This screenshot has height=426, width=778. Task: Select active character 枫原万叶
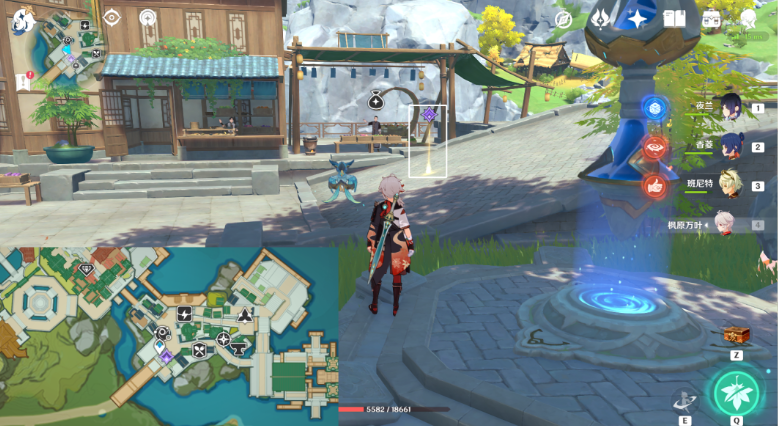(731, 225)
